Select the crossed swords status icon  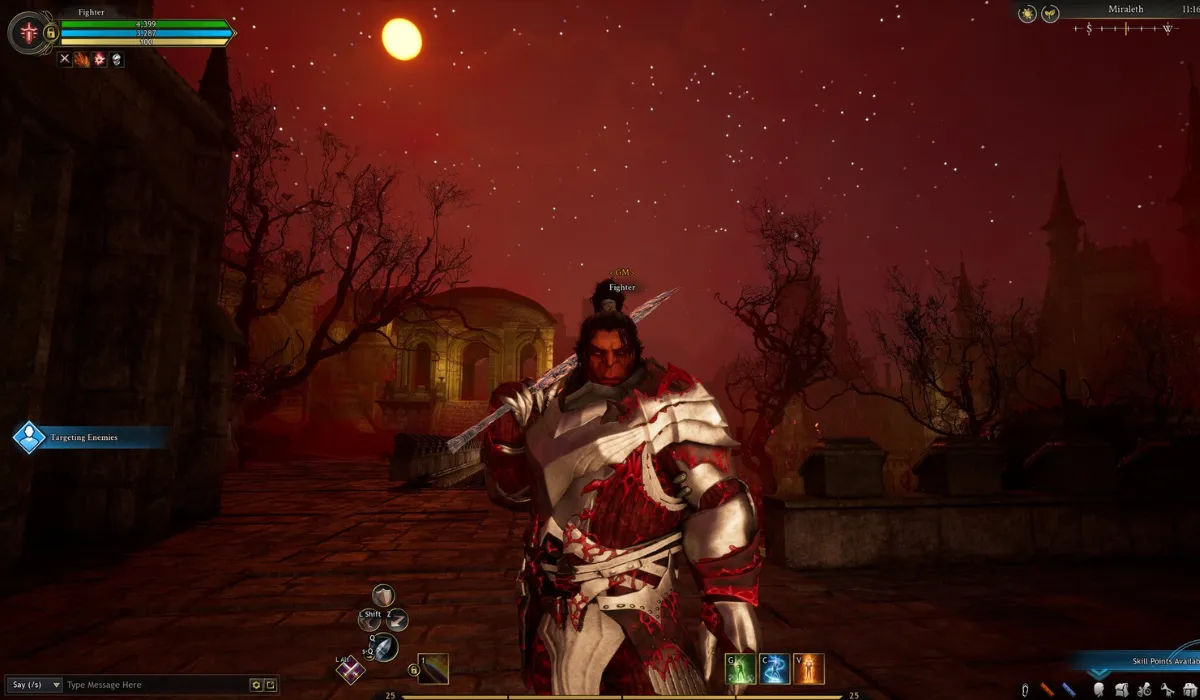tap(65, 60)
